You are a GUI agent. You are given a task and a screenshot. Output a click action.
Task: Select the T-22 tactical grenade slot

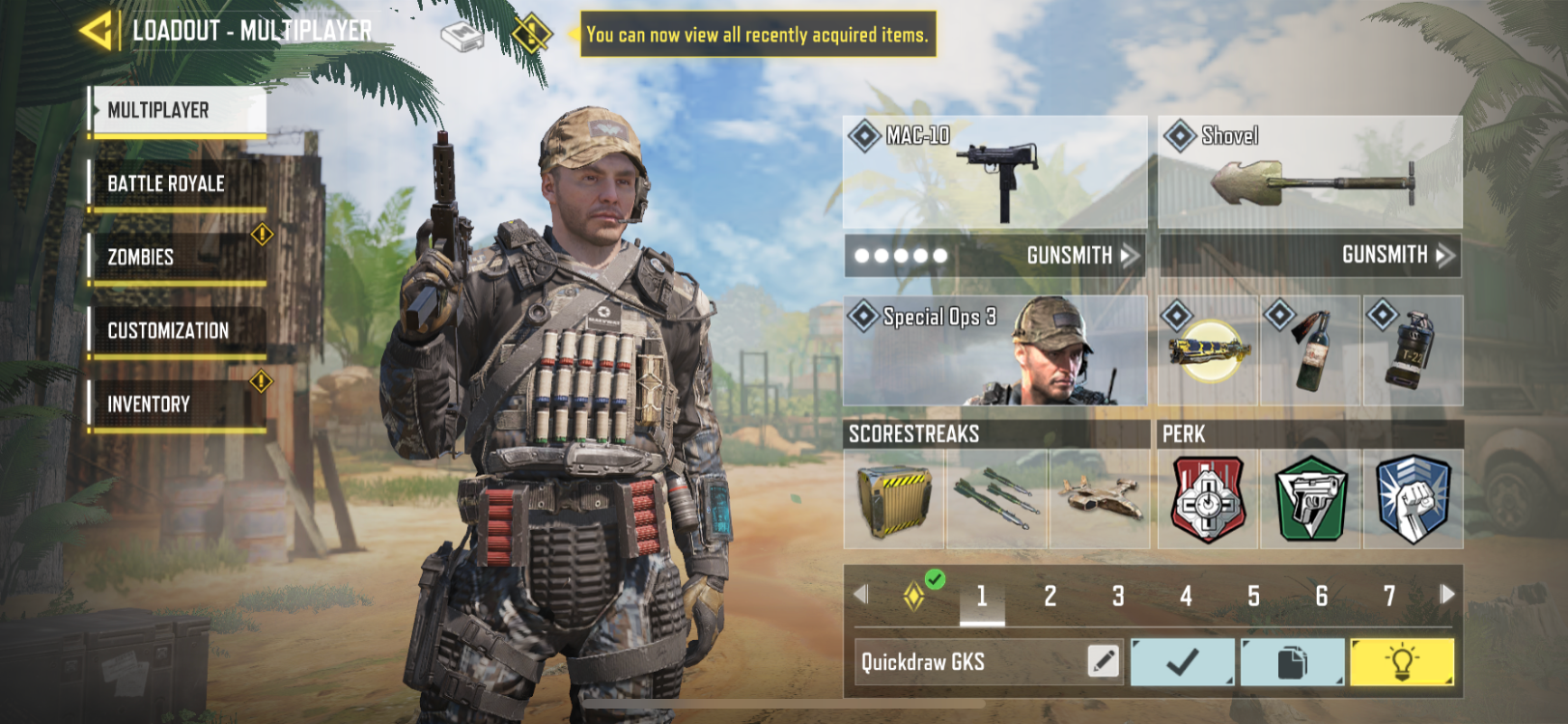click(x=1414, y=352)
